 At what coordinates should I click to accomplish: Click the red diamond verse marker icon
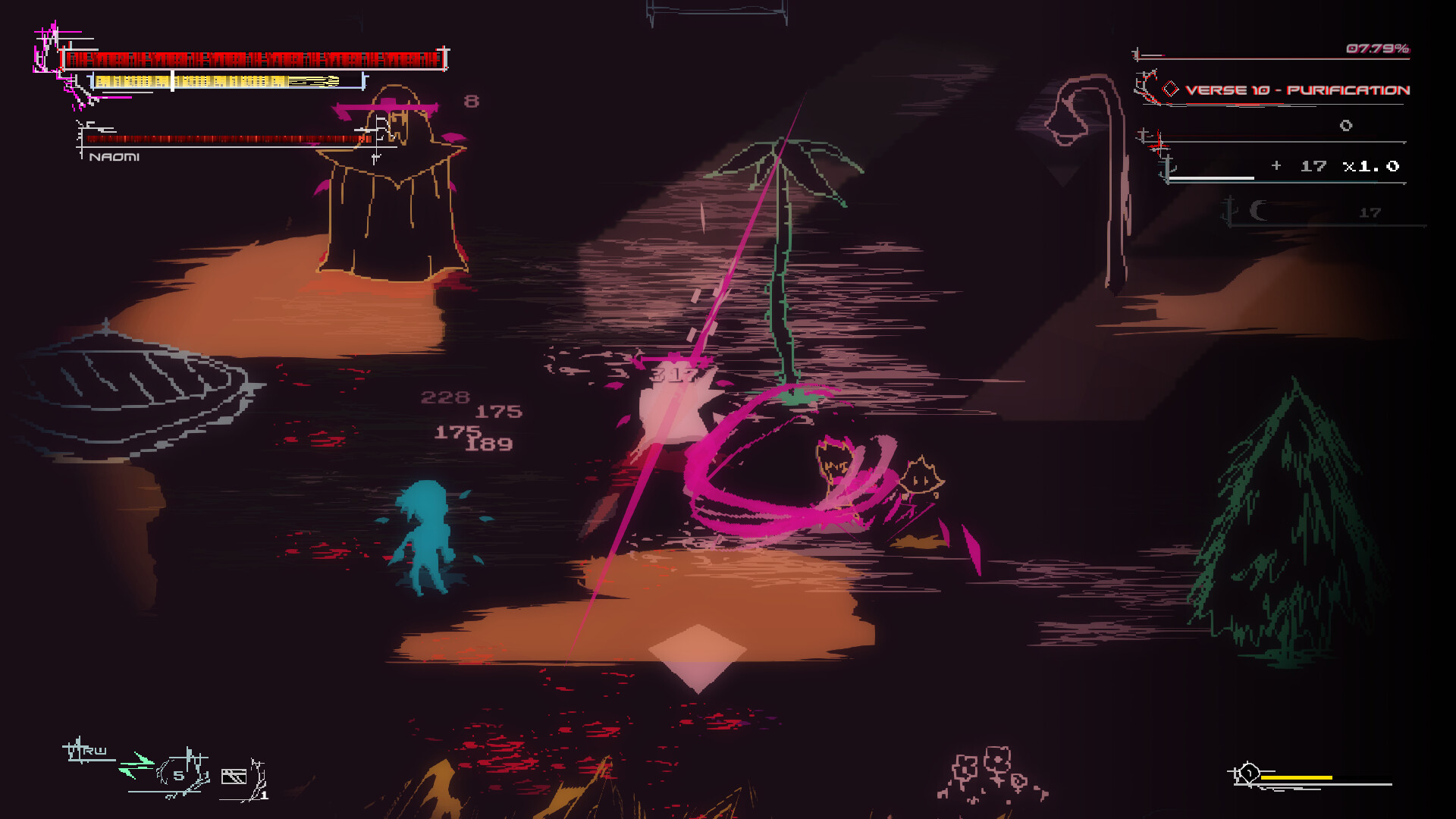pos(1170,89)
